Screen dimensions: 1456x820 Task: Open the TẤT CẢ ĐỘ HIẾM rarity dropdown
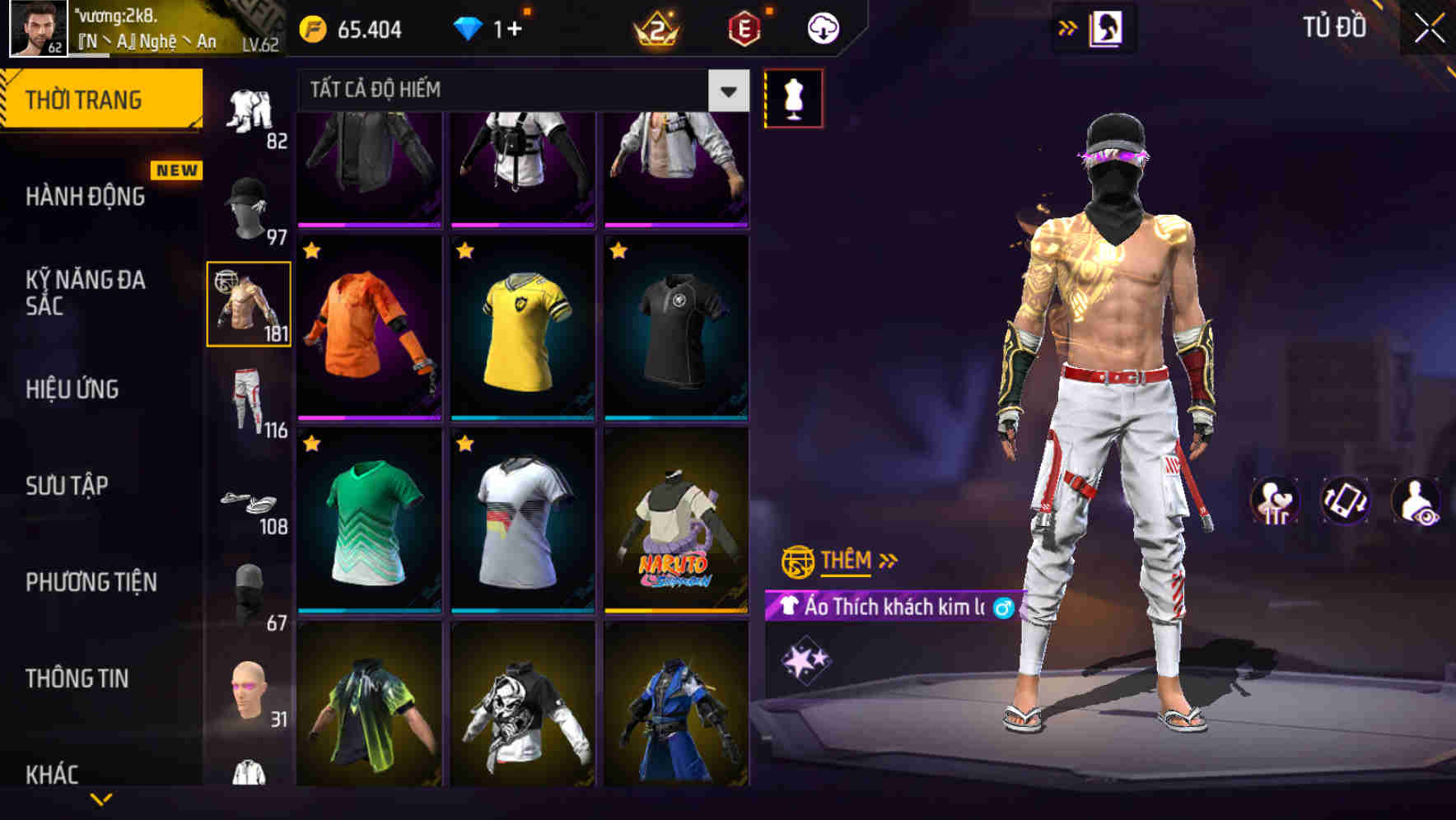[x=519, y=91]
